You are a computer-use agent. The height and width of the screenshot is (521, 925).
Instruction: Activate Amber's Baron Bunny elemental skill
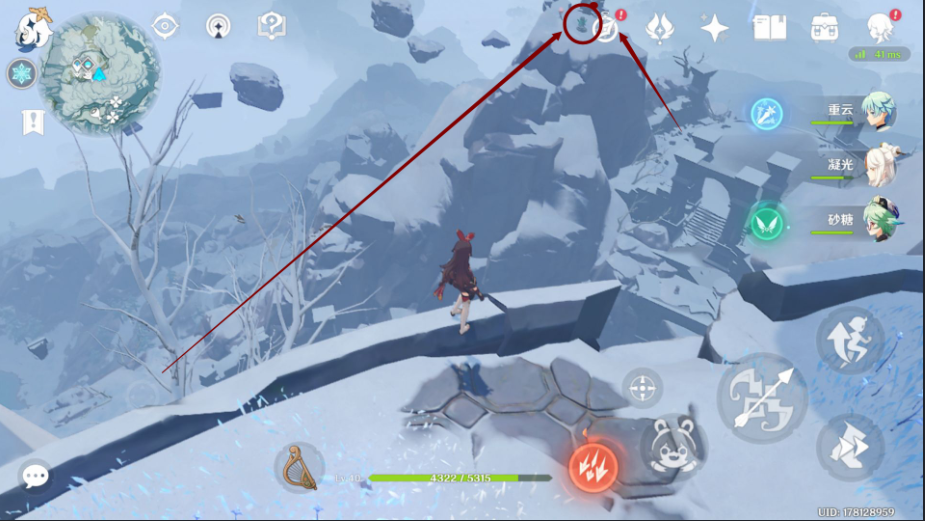[x=670, y=442]
